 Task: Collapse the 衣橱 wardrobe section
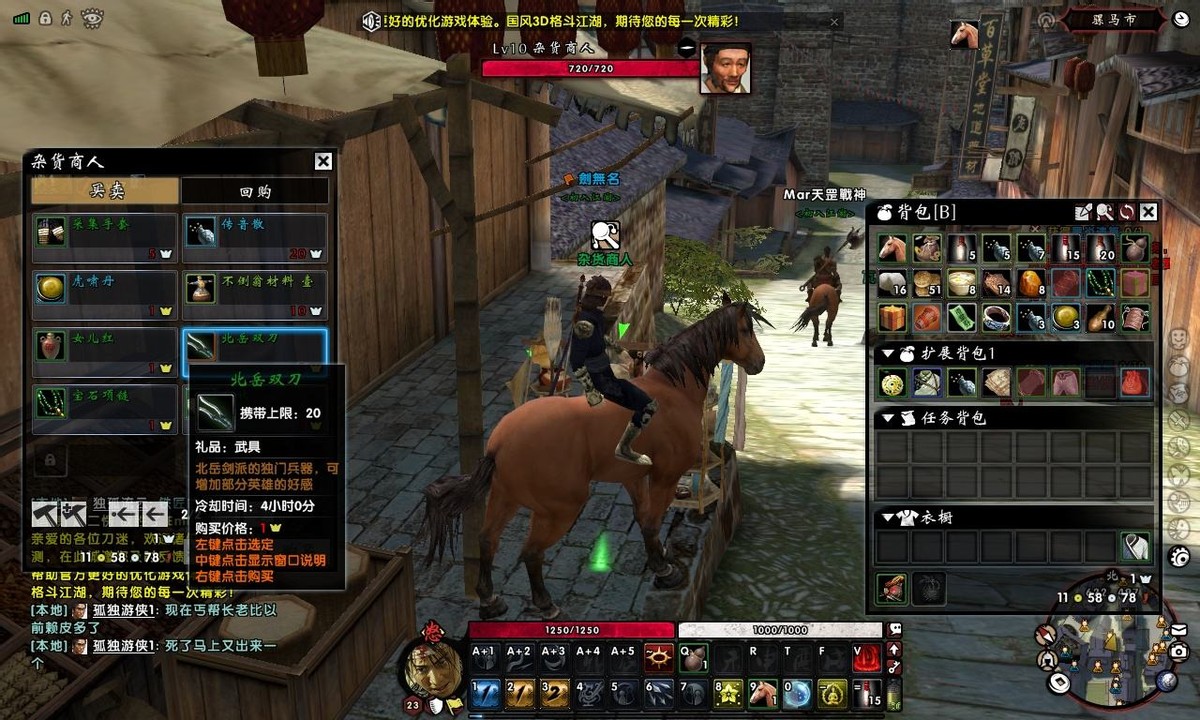pos(887,518)
